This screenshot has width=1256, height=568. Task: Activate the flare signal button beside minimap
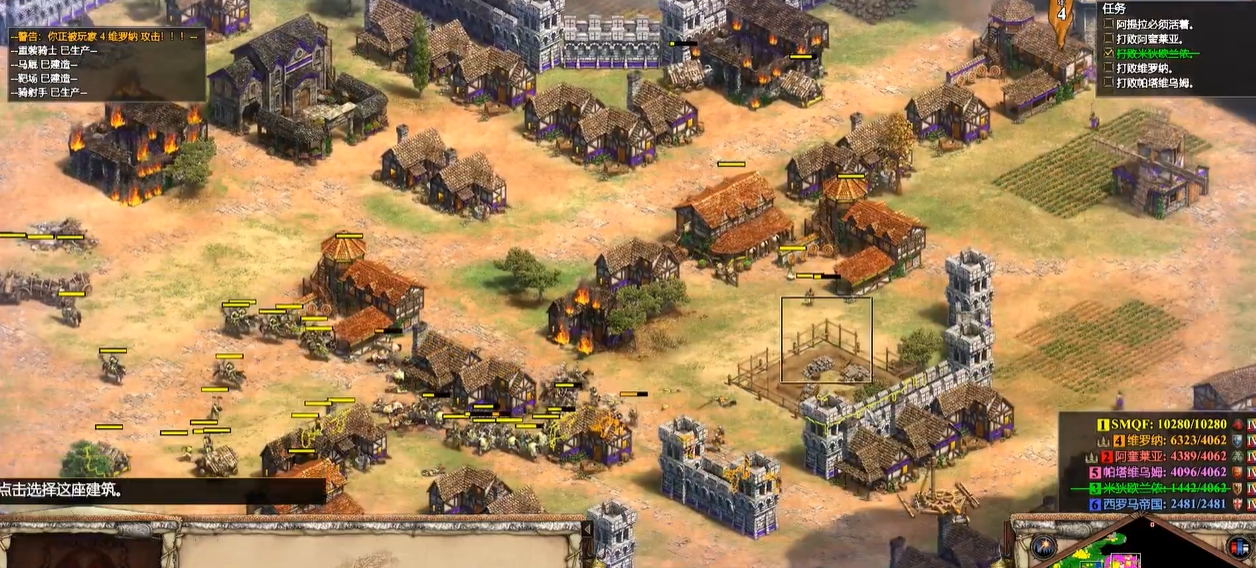[1044, 546]
